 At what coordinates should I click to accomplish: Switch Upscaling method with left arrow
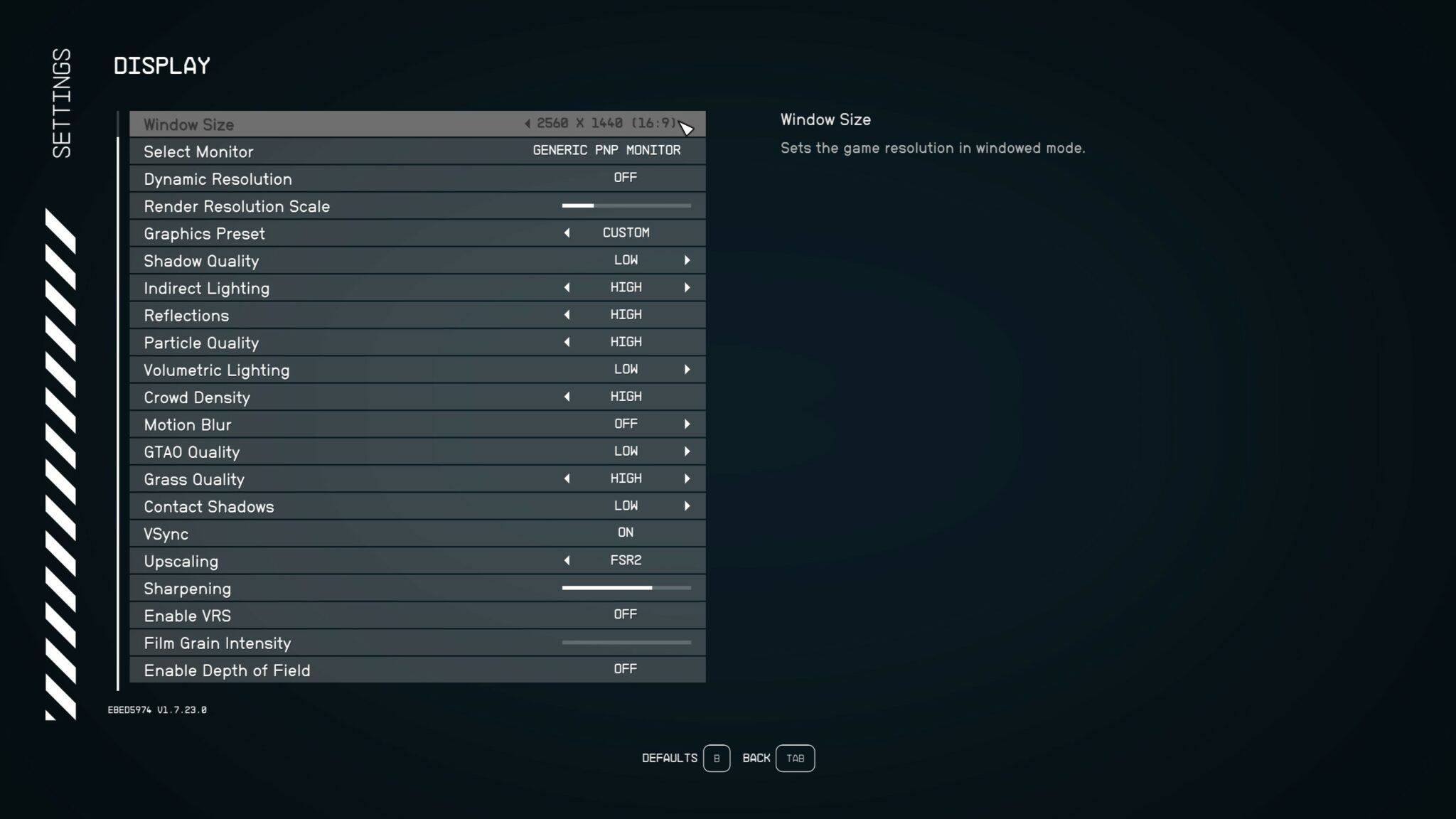pyautogui.click(x=567, y=560)
